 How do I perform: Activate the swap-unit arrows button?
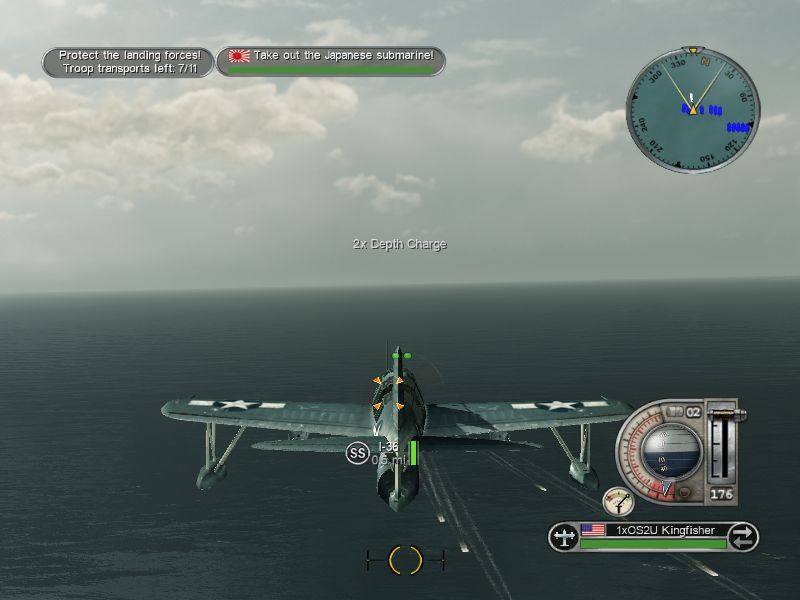click(x=742, y=537)
